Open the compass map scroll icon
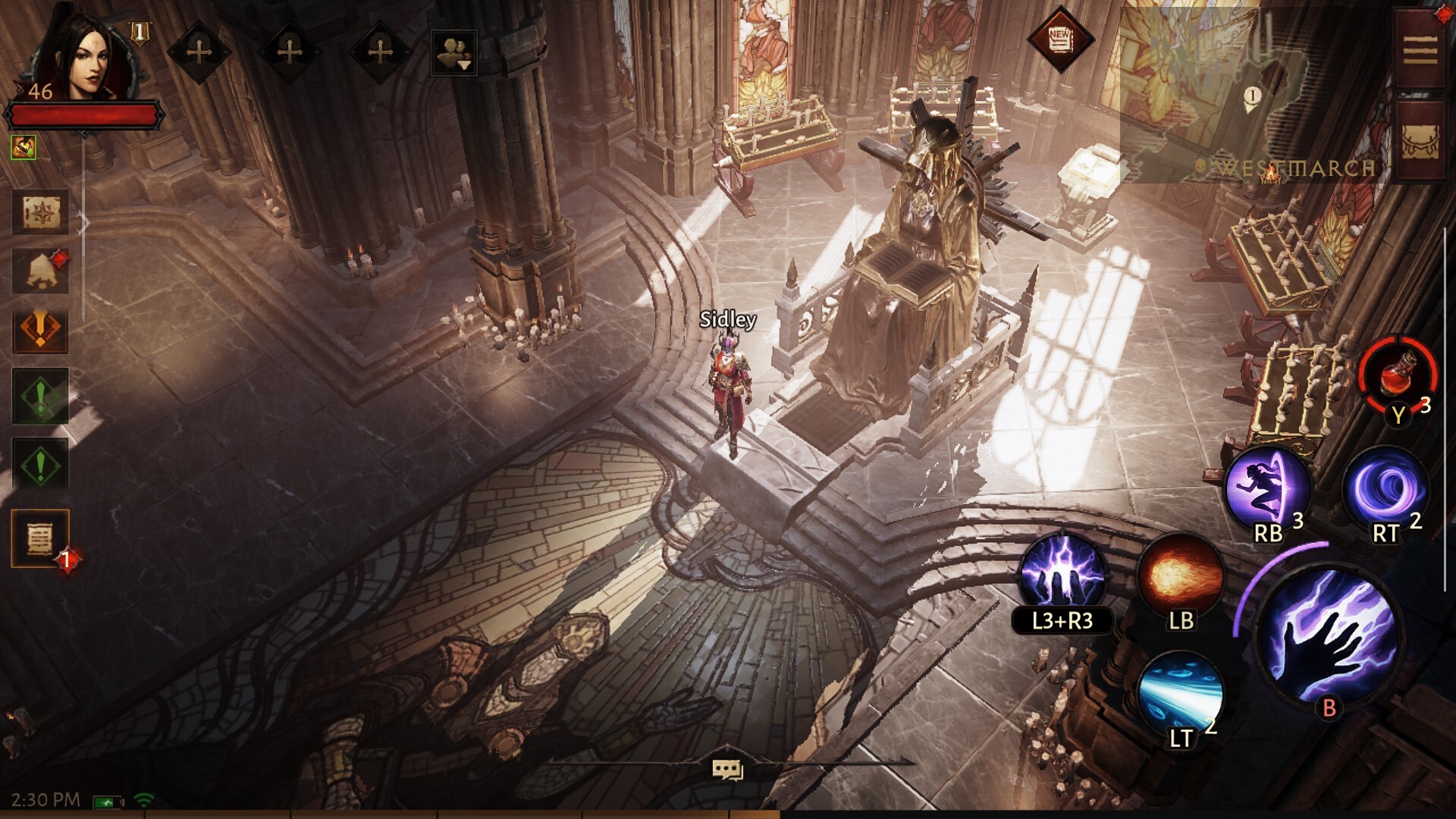Viewport: 1456px width, 819px height. (40, 213)
